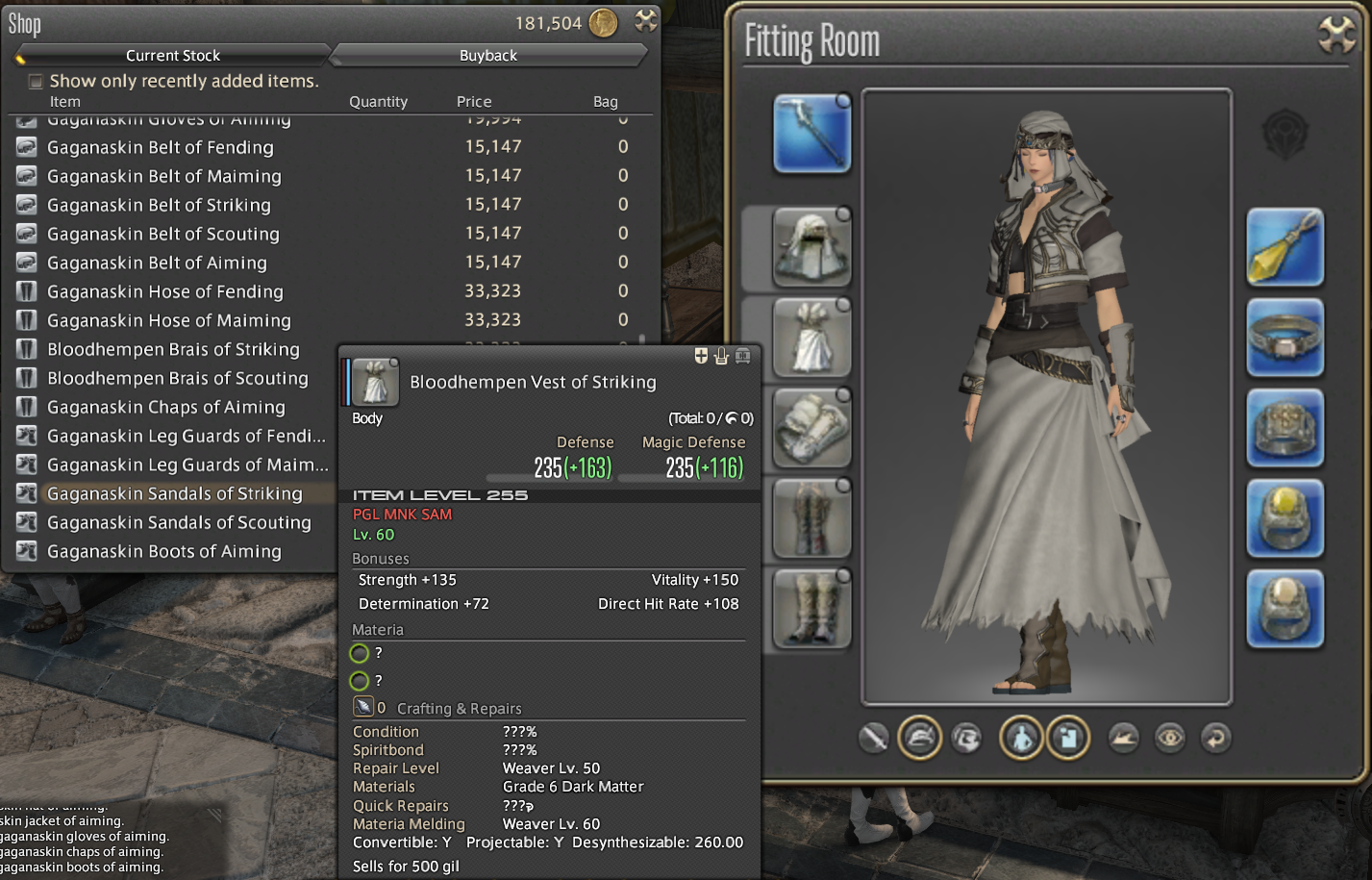Switch to the Buyback tab
The height and width of the screenshot is (880, 1372).
point(487,56)
